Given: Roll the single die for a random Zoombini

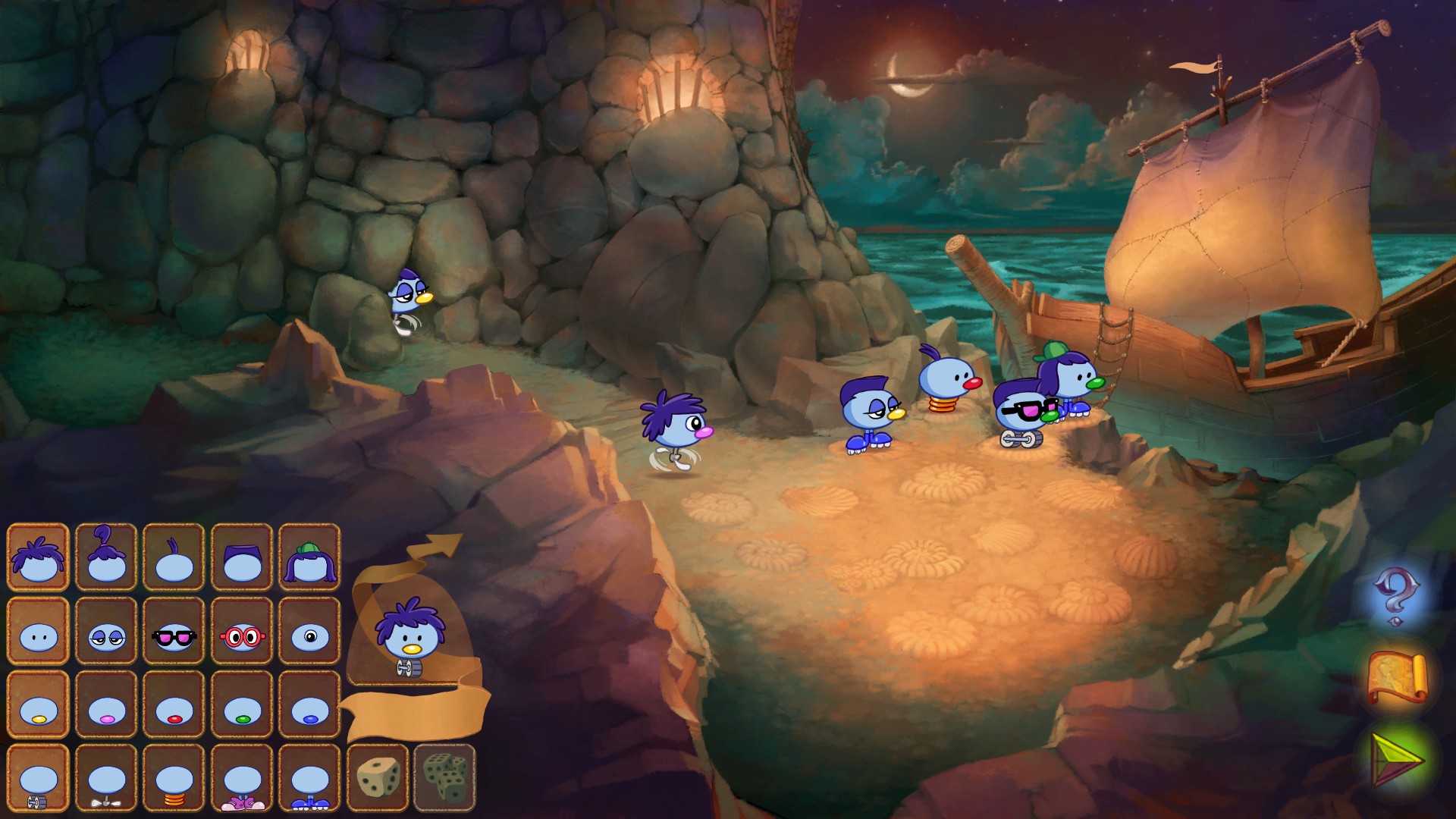Looking at the screenshot, I should [x=378, y=777].
